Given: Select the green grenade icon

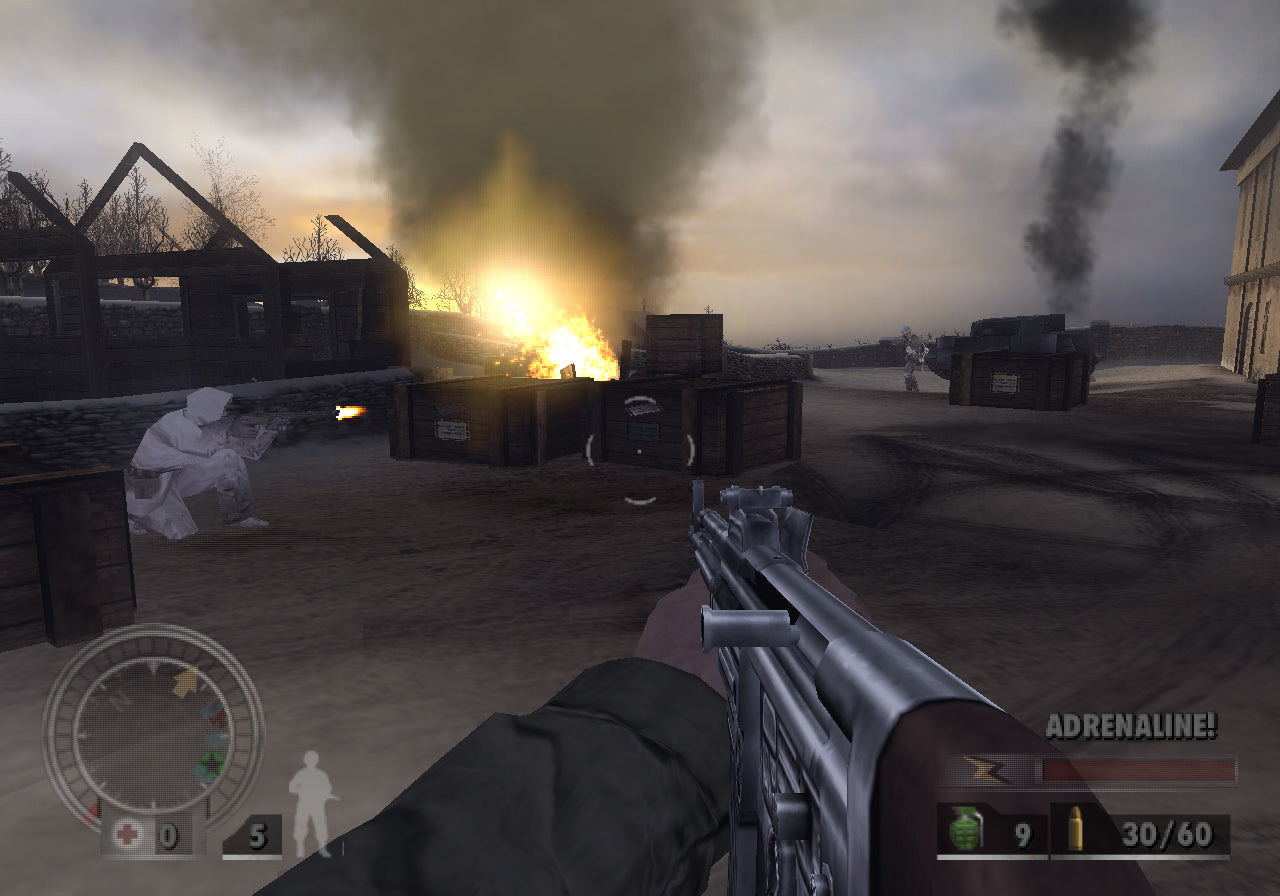Looking at the screenshot, I should 966,830.
